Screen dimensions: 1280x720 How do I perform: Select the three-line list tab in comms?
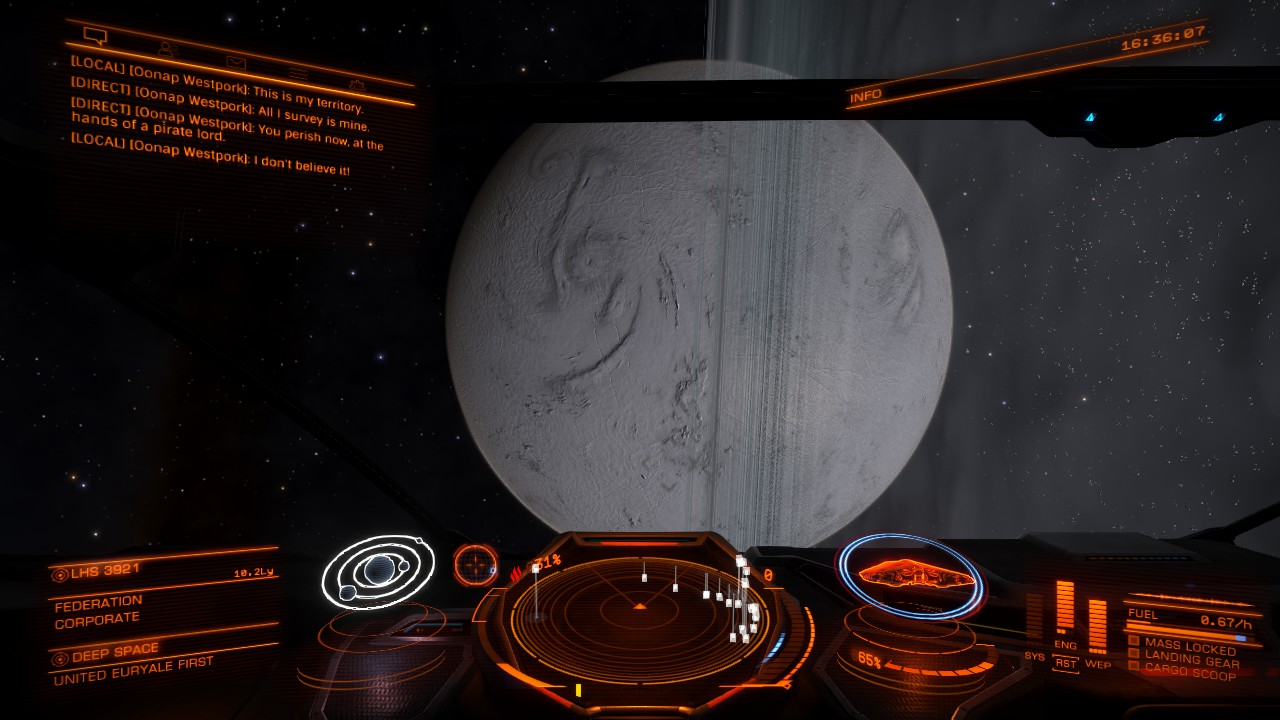pos(298,73)
